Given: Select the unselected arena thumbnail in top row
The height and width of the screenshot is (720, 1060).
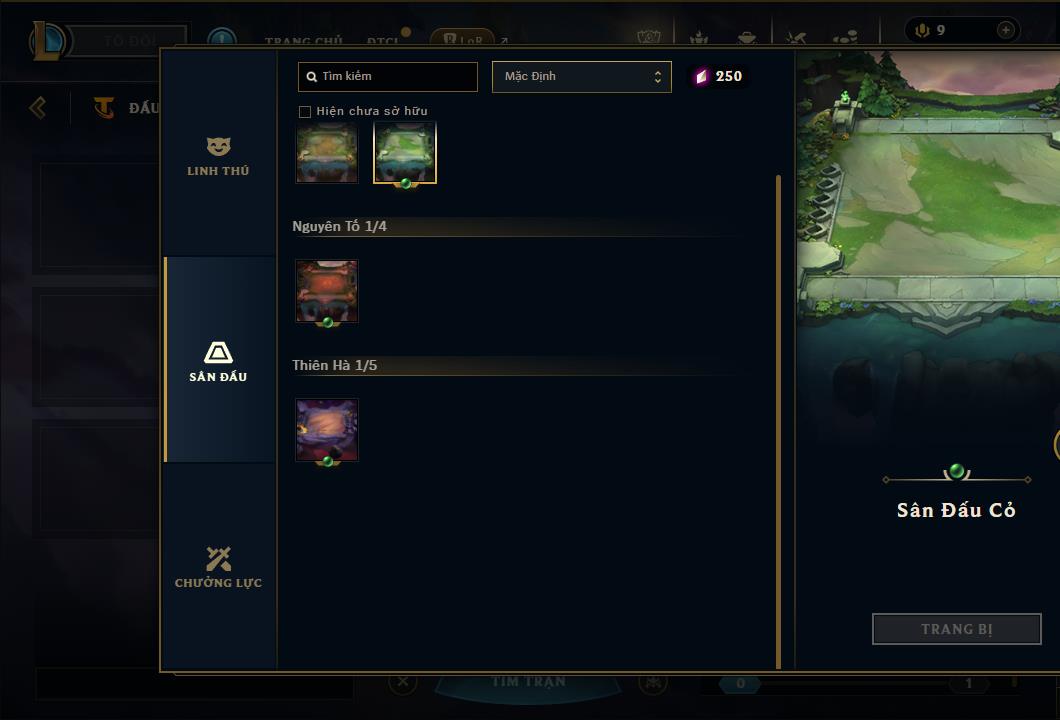Looking at the screenshot, I should (327, 153).
